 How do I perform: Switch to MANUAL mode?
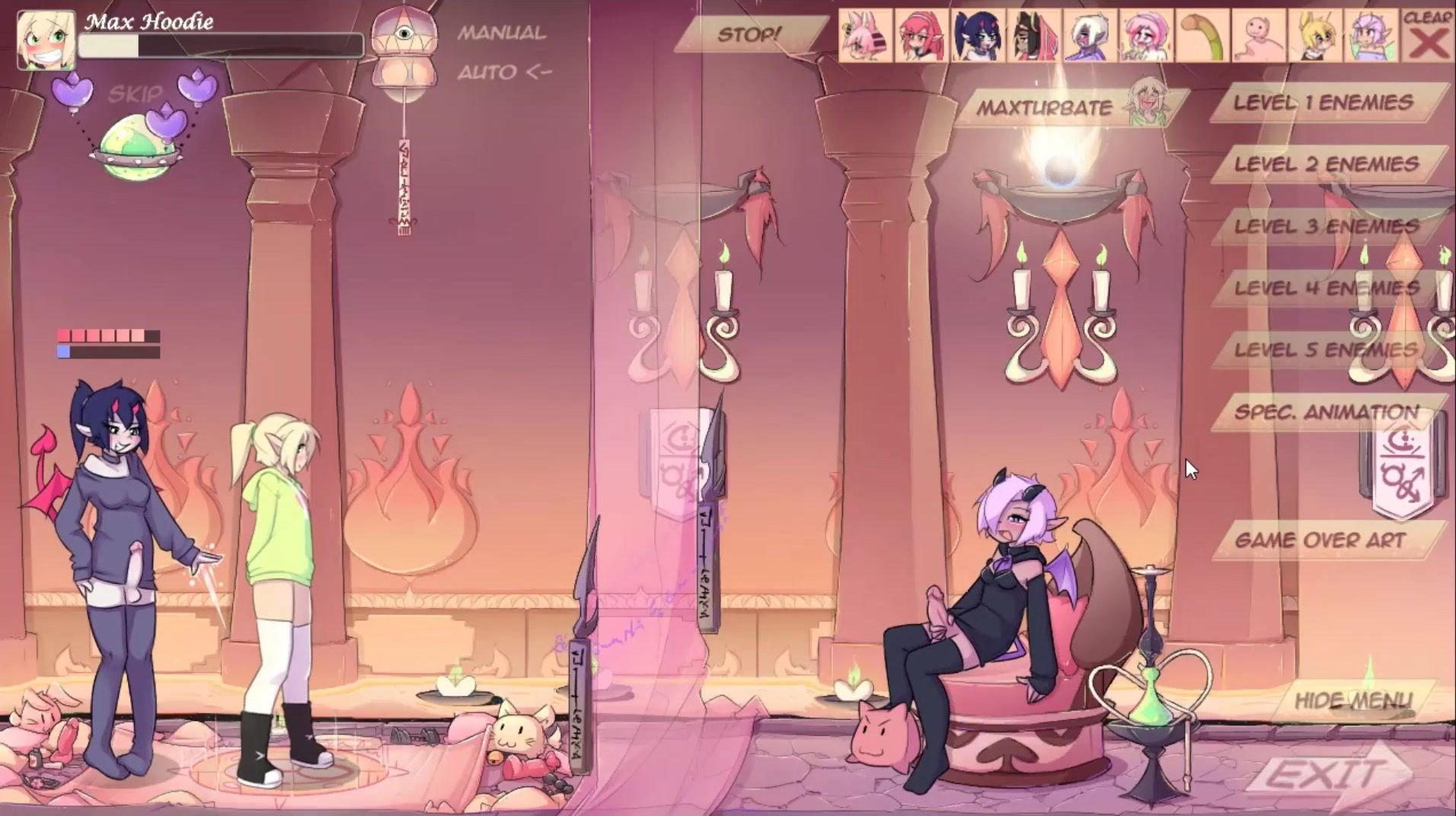(501, 33)
